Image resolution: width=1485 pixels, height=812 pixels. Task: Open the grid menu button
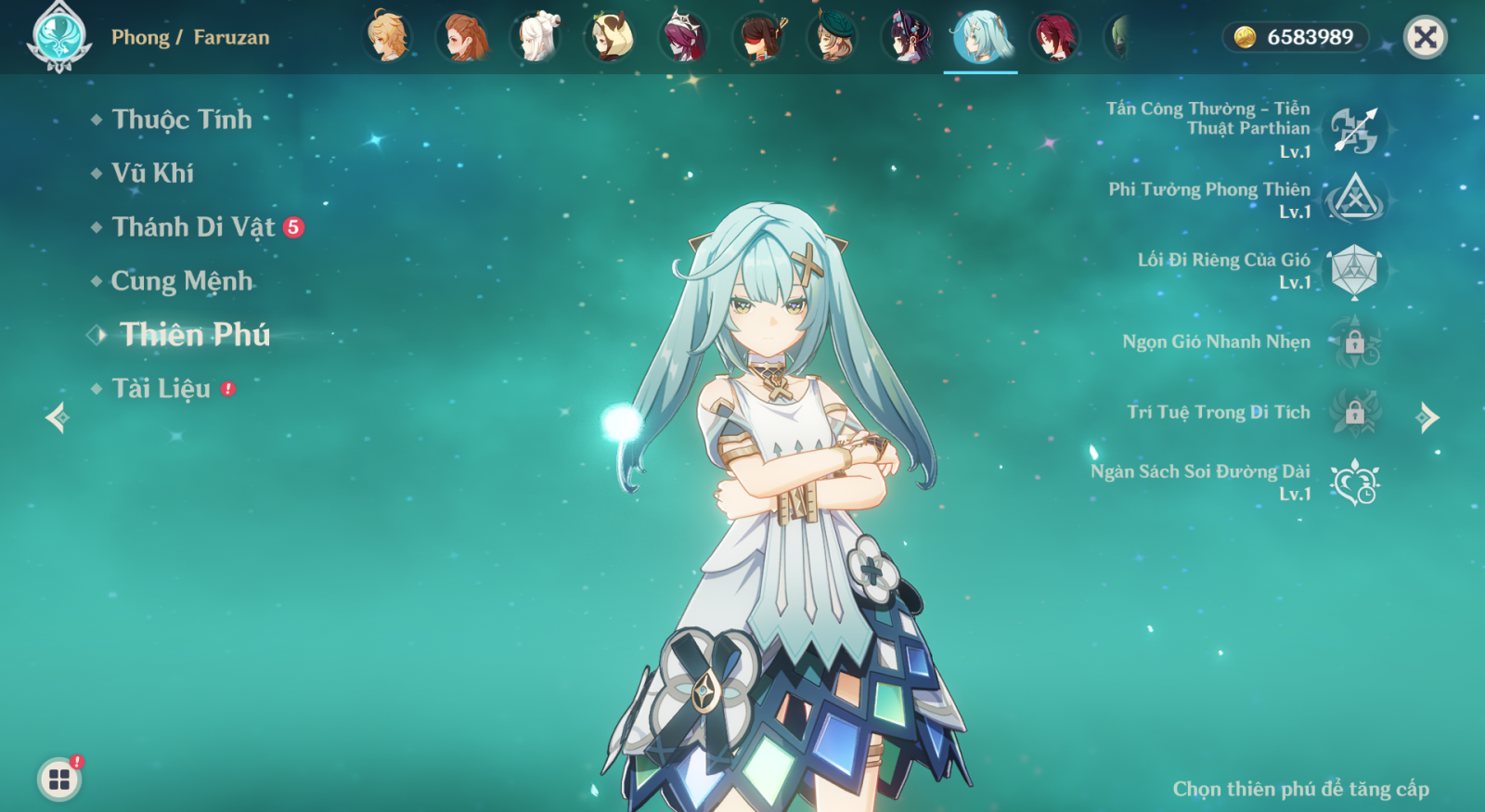(59, 779)
